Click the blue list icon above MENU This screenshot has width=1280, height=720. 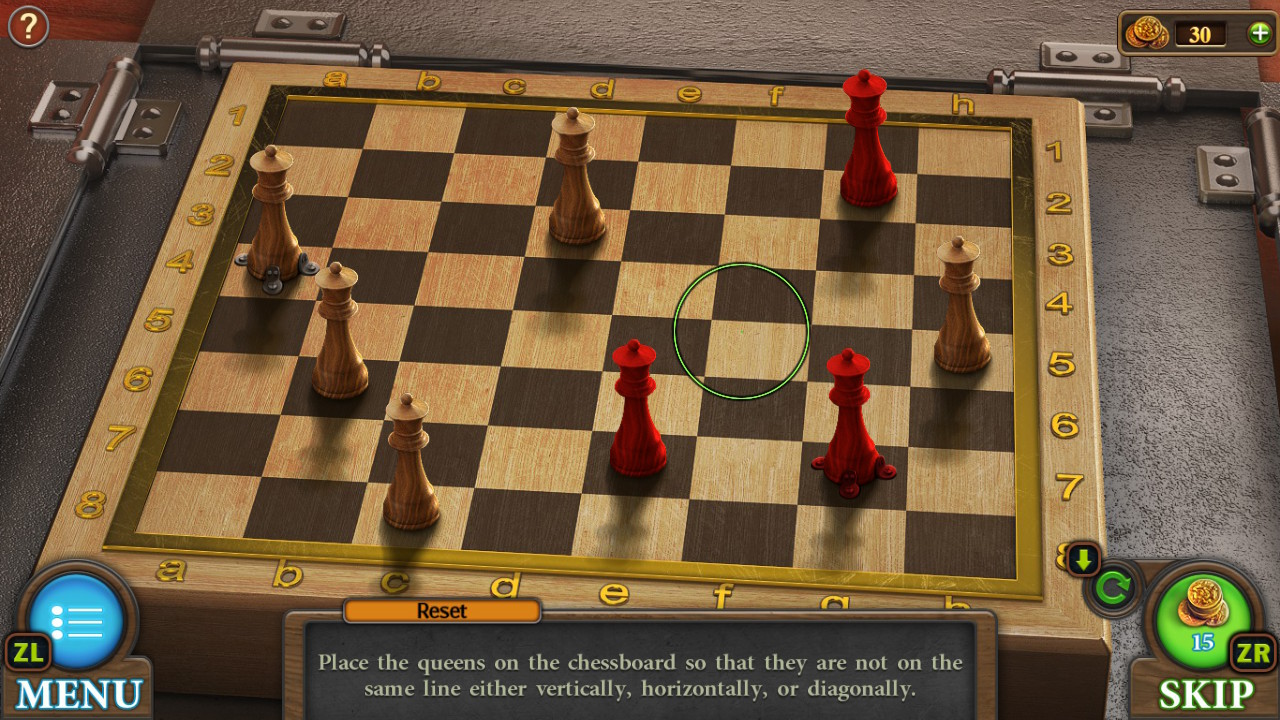[78, 618]
